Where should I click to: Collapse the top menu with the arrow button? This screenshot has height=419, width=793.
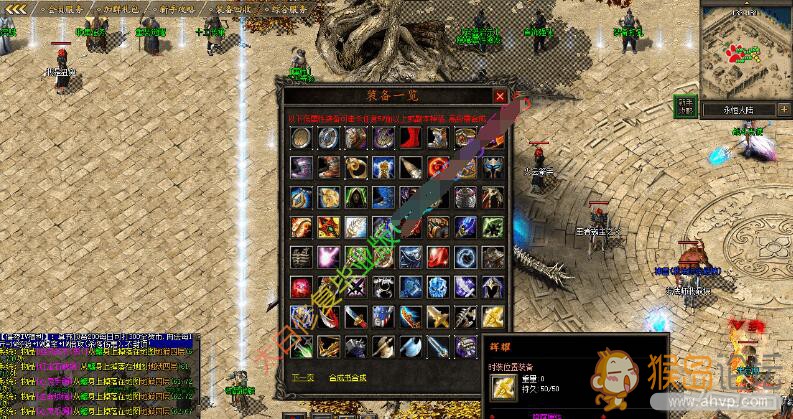16,8
